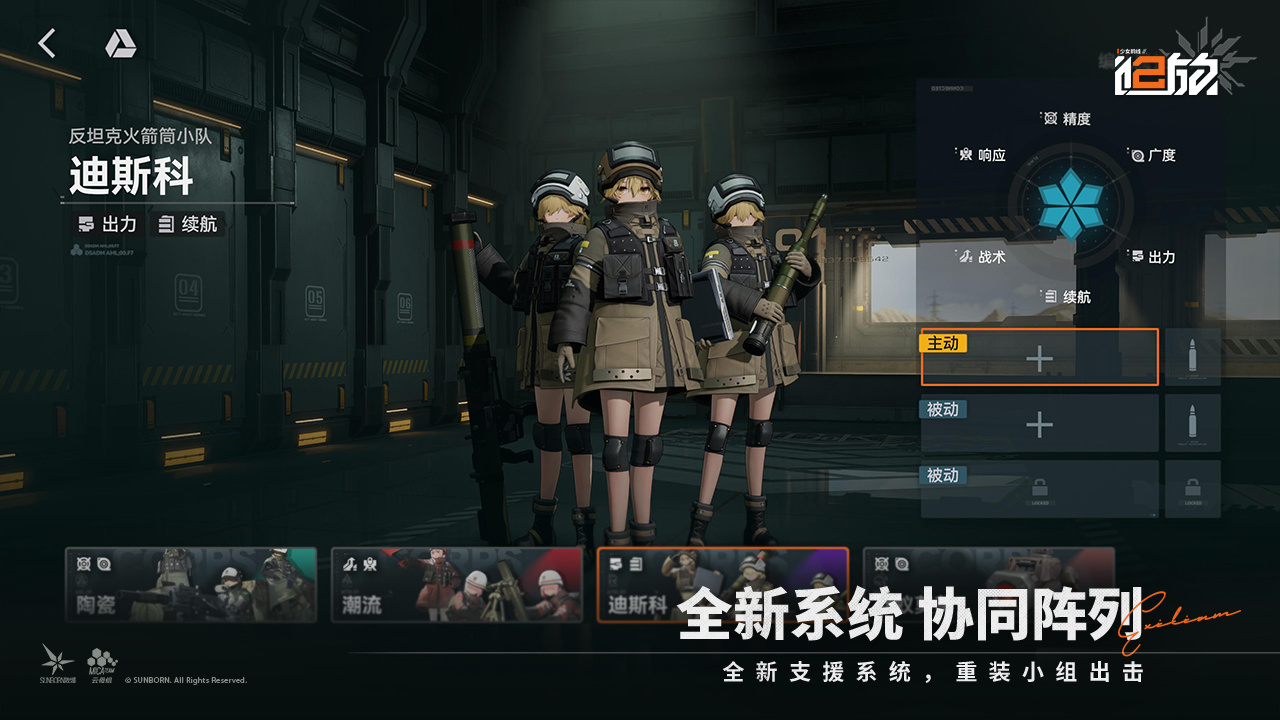Toggle the orange 主动 label on the skill slot
Image resolution: width=1280 pixels, height=720 pixels.
point(941,343)
